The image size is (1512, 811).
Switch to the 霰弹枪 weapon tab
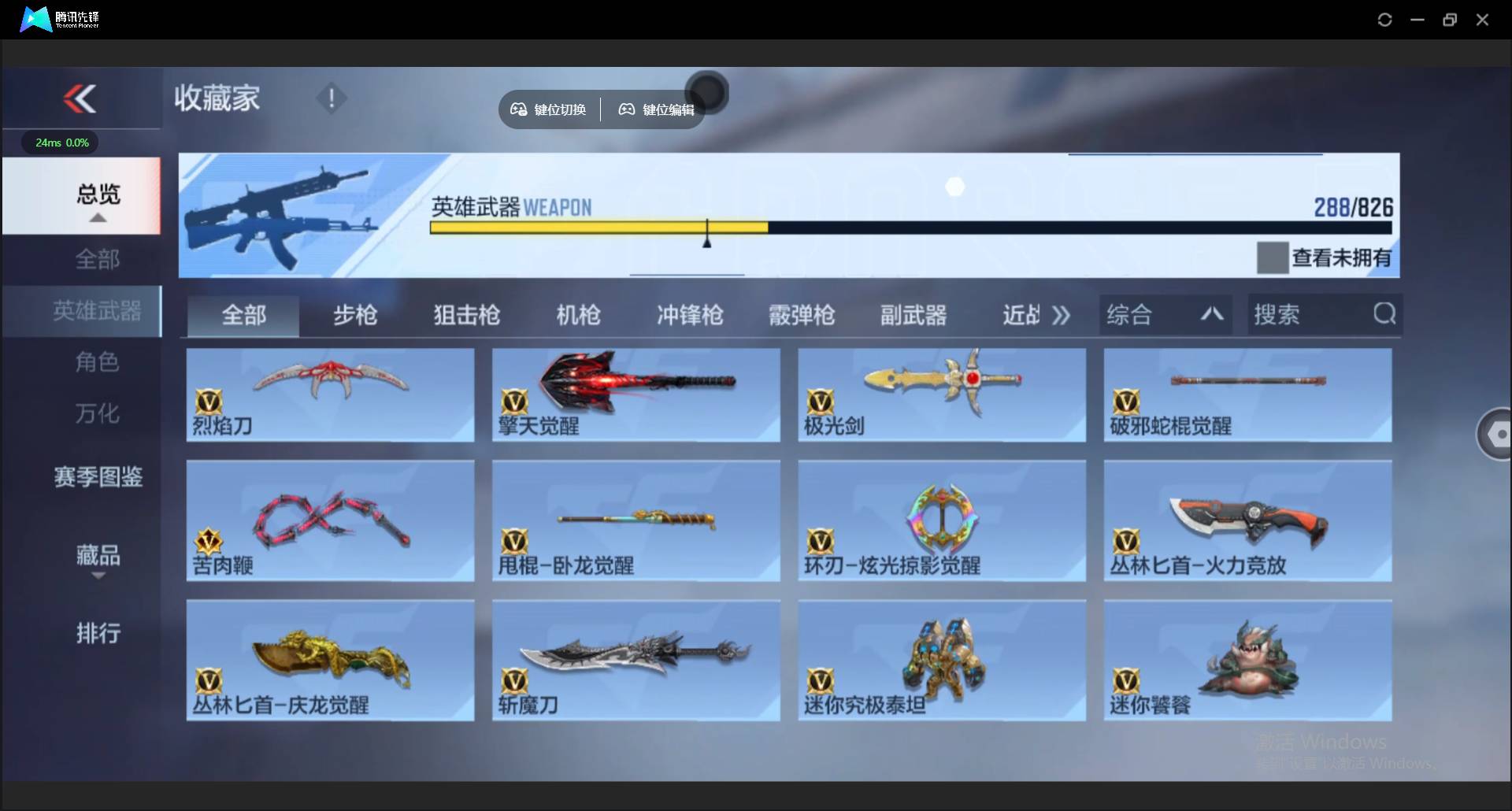802,315
